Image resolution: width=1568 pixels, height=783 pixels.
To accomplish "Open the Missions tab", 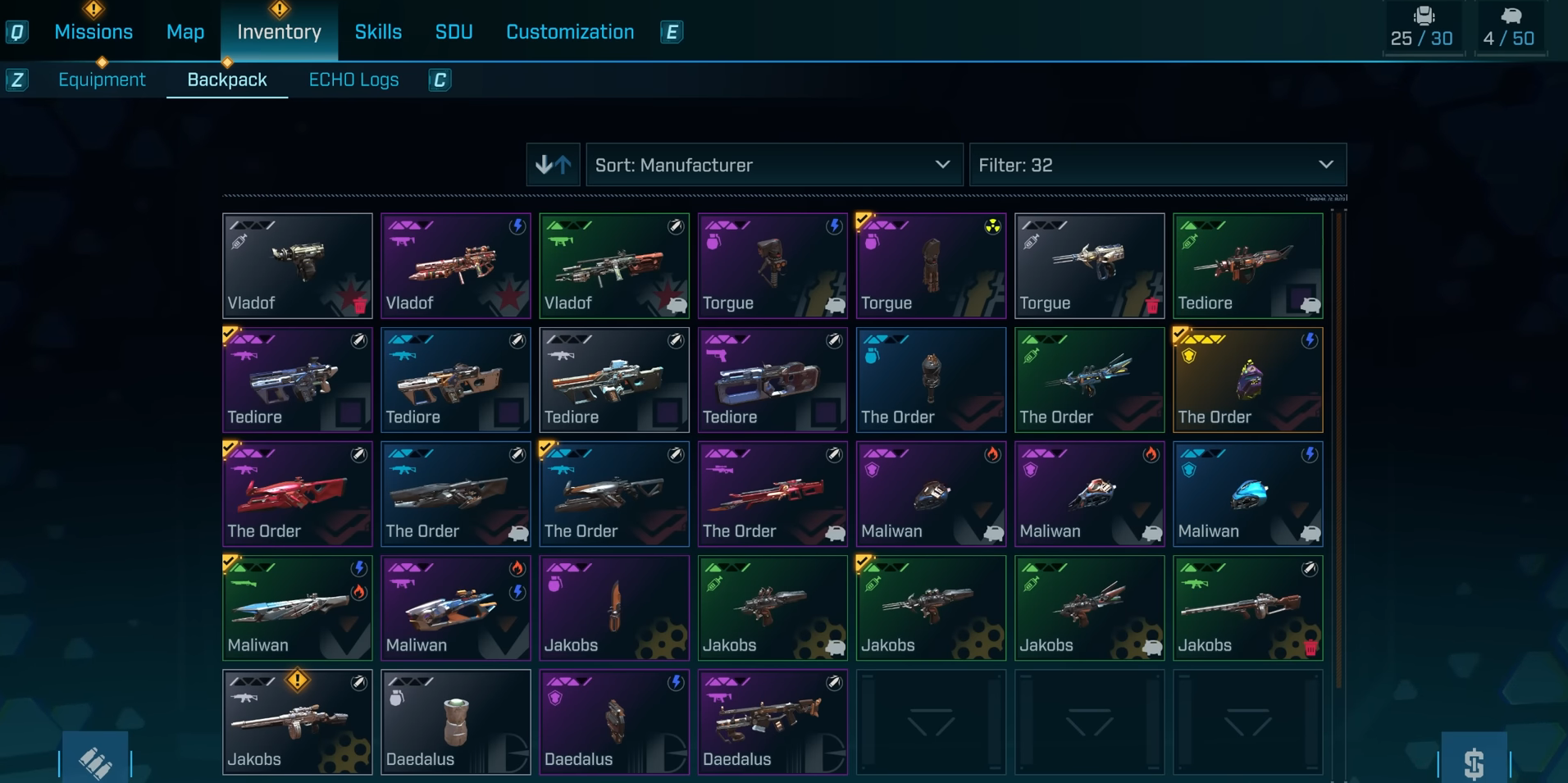I will click(x=93, y=32).
